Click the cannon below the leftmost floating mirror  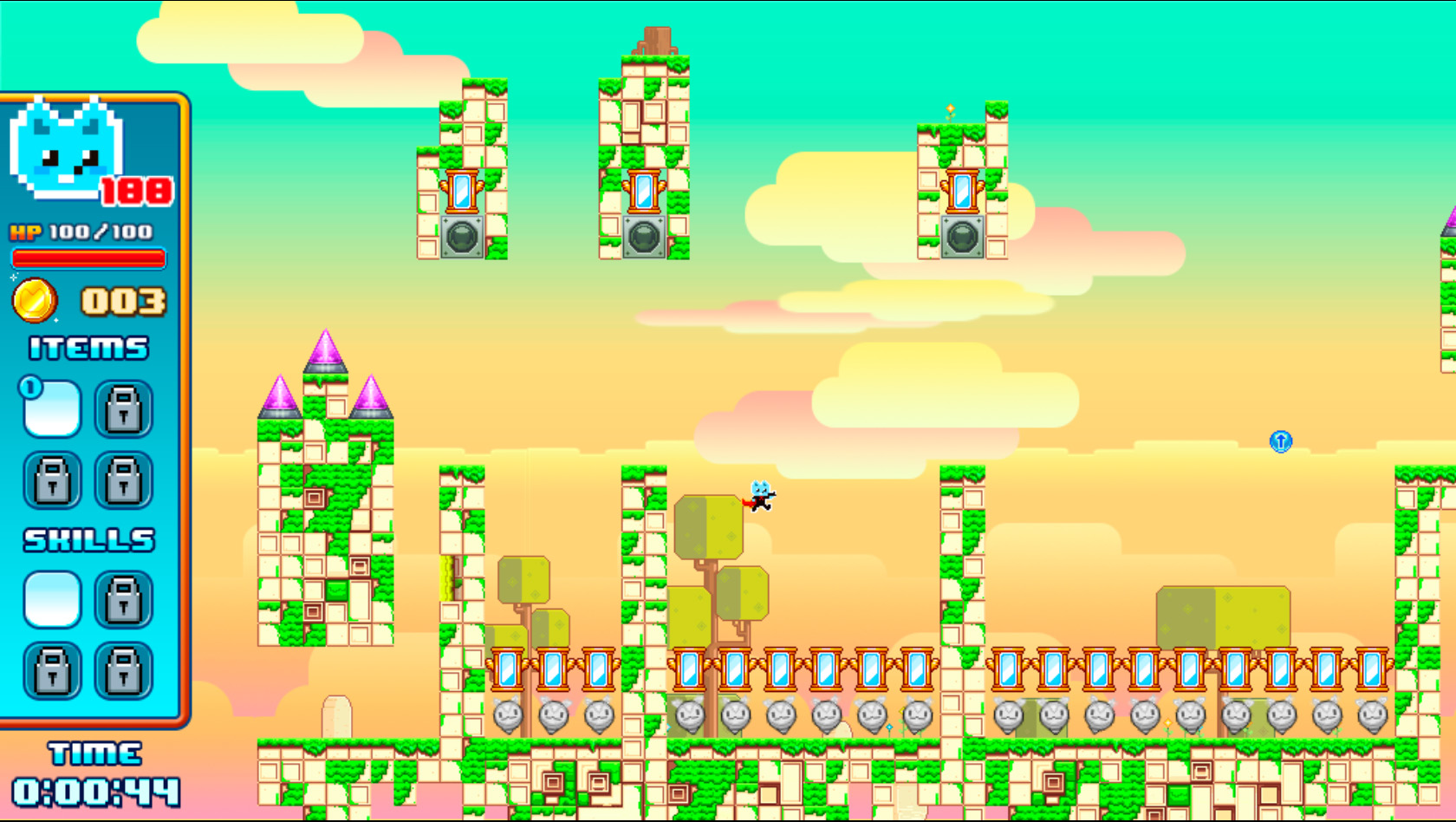[x=462, y=237]
